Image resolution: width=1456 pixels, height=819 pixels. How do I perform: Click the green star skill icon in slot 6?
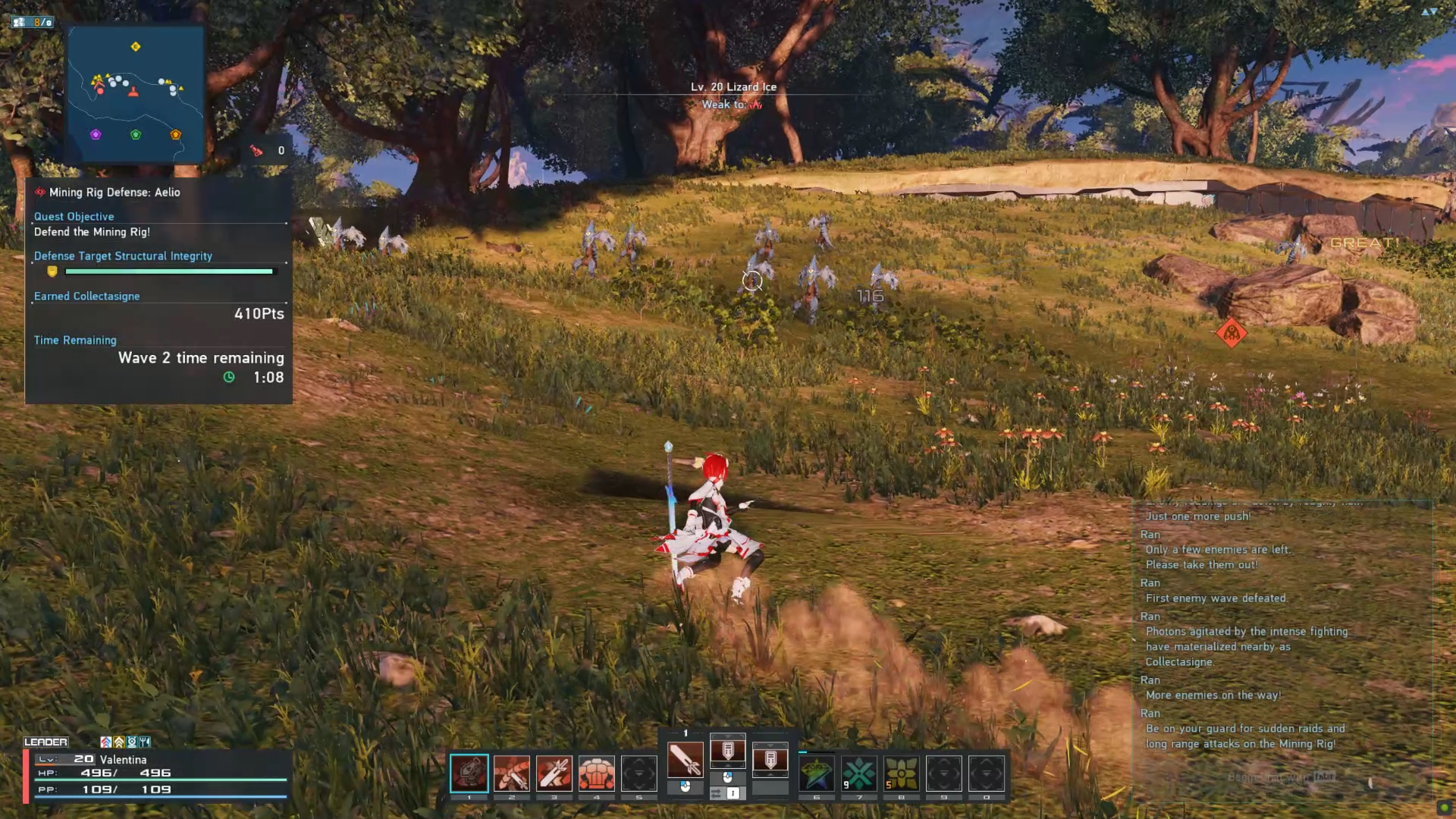tap(817, 773)
